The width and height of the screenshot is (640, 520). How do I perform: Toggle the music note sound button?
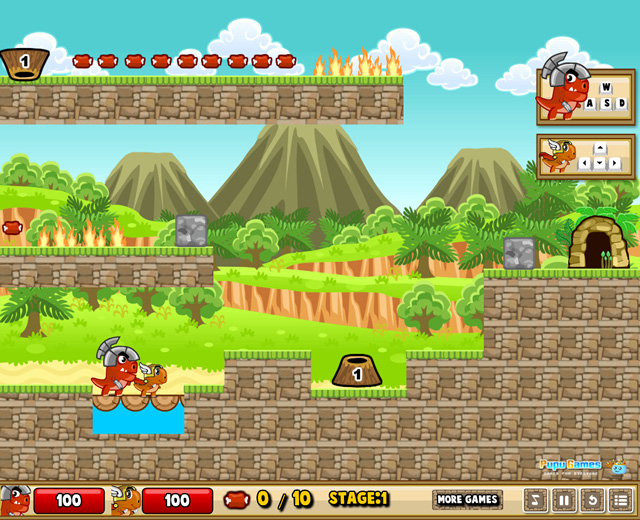[536, 500]
